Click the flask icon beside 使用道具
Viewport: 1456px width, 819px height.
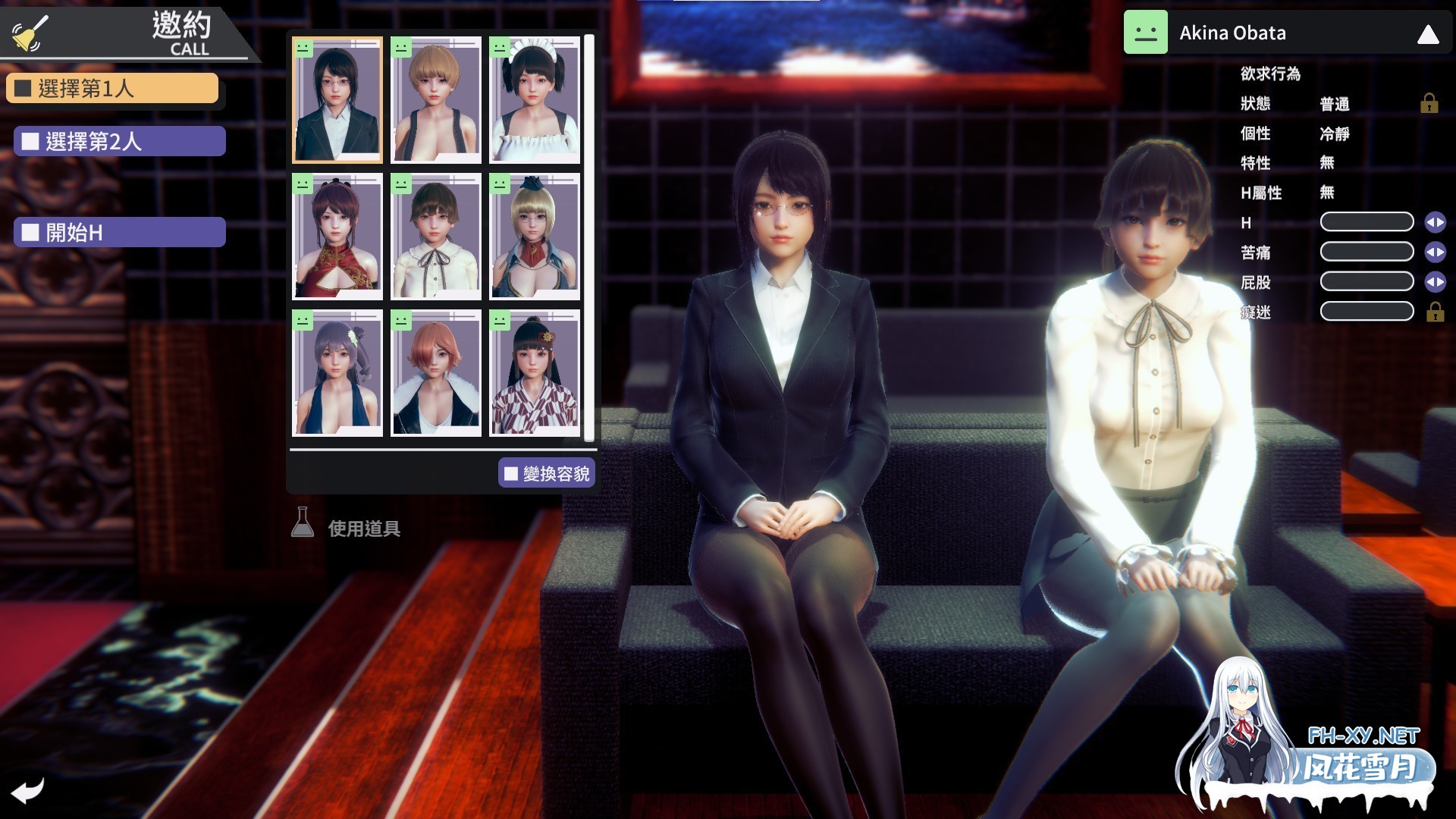[x=303, y=522]
